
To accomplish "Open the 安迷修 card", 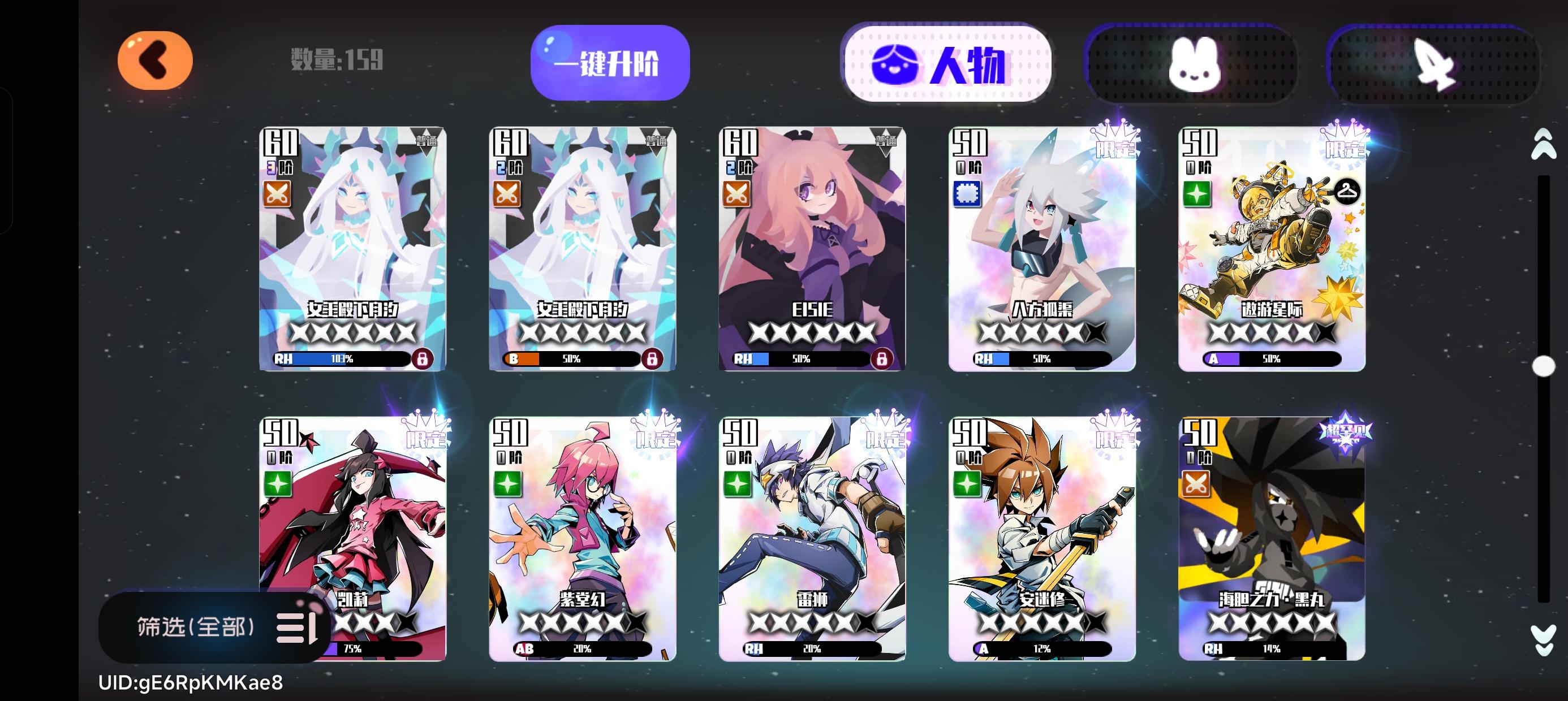I will pos(1041,548).
